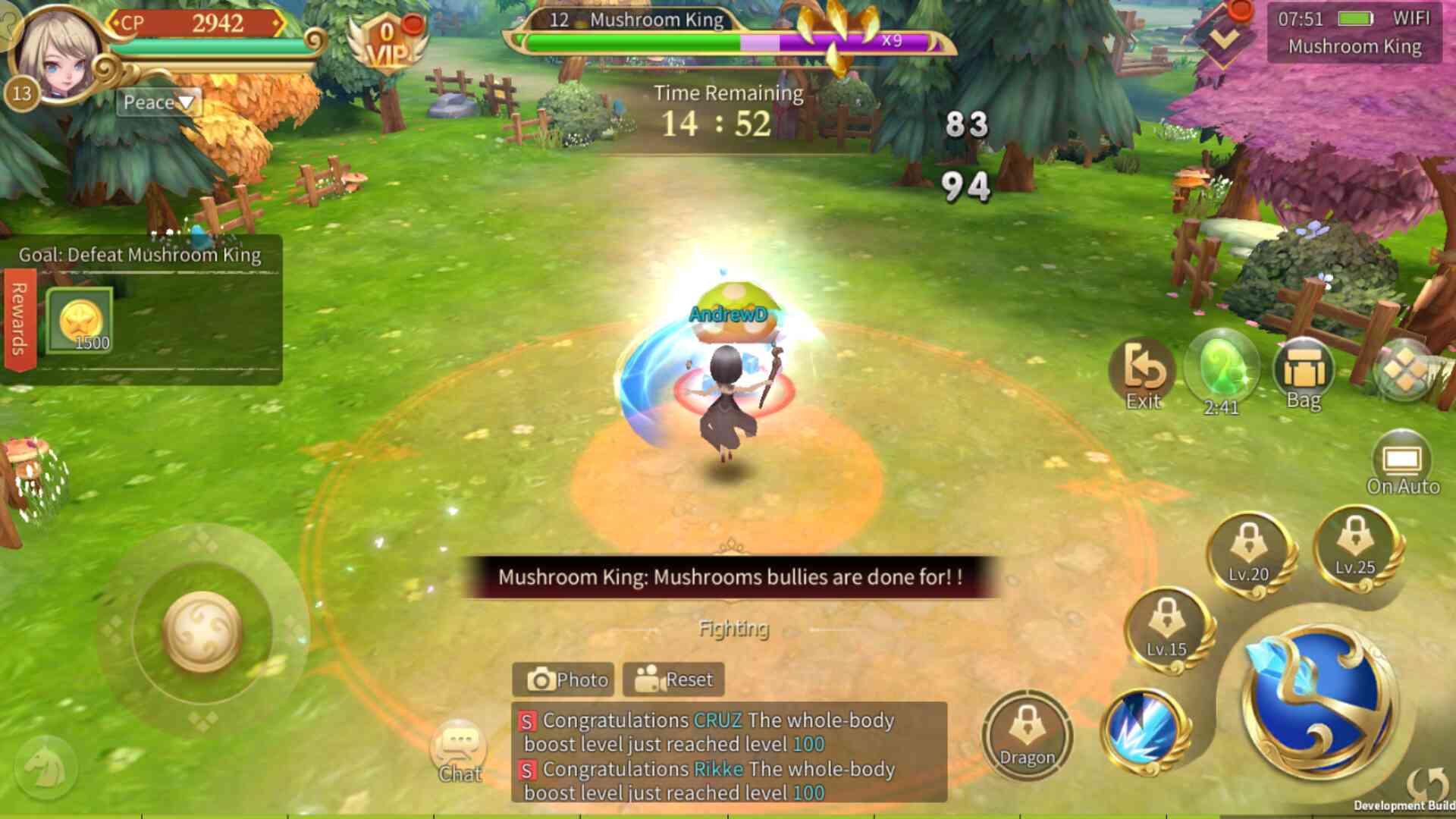This screenshot has width=1456, height=819.
Task: Open the Peace mode dropdown
Action: tap(158, 102)
